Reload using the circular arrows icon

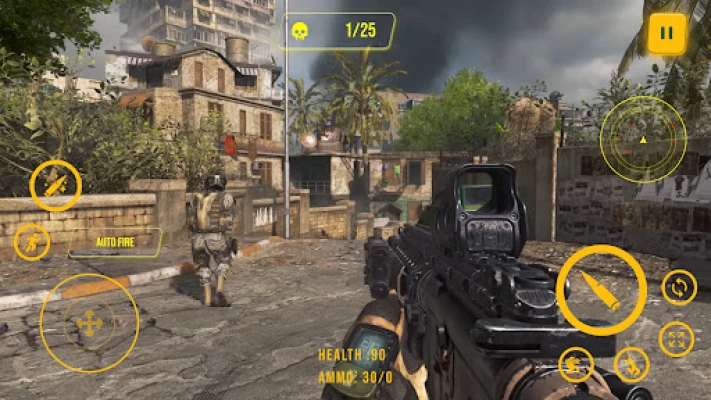point(679,288)
